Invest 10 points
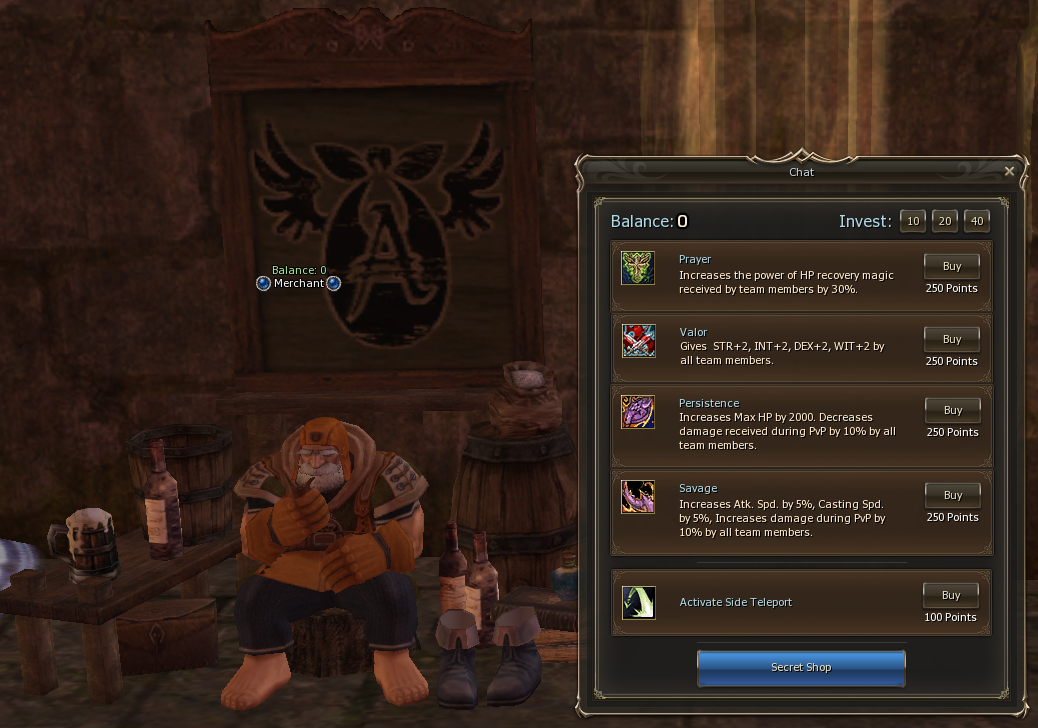 coord(912,221)
